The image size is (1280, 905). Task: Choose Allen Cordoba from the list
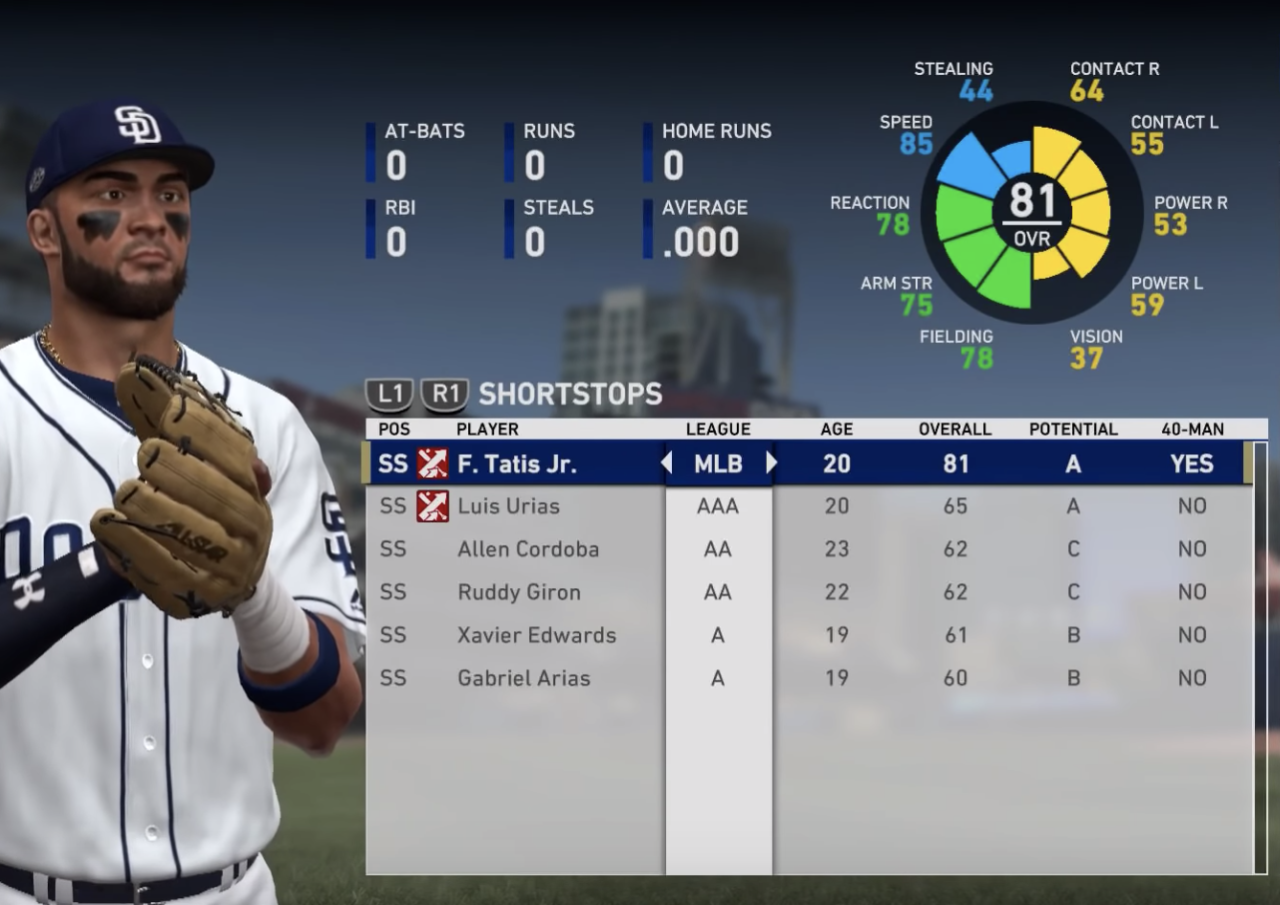pos(528,549)
